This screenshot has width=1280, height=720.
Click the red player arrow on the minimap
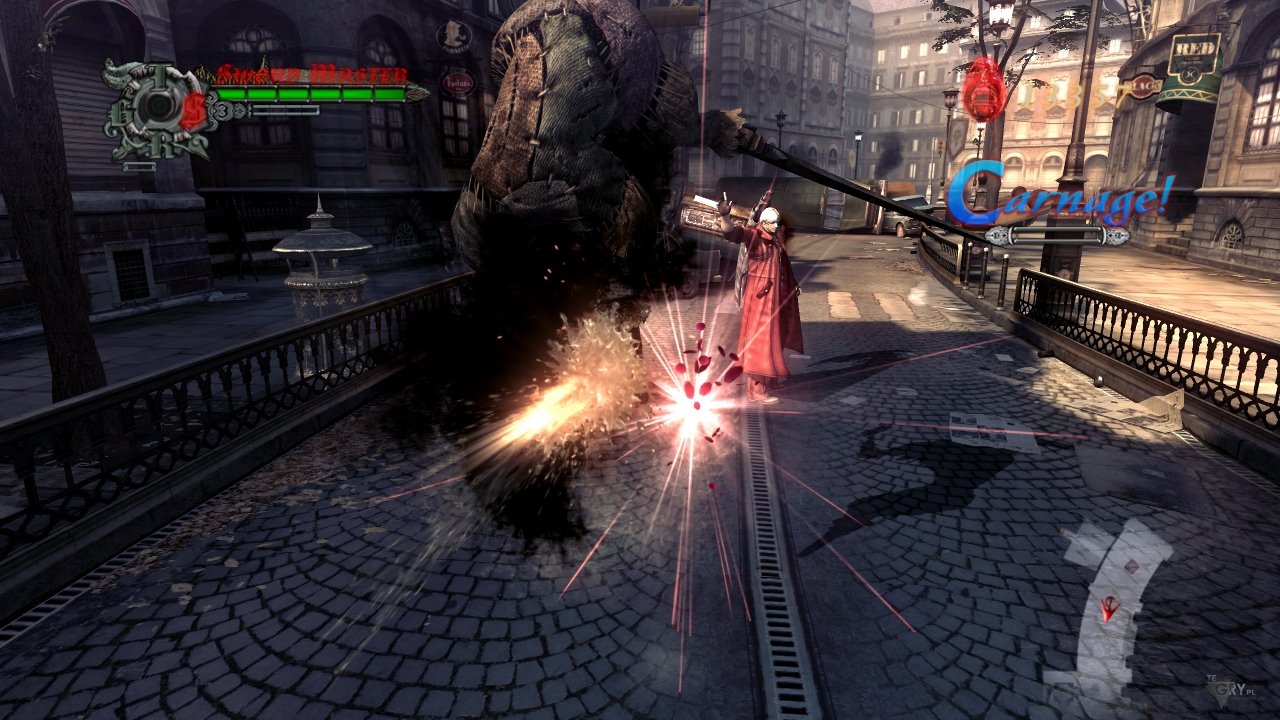pyautogui.click(x=1110, y=607)
